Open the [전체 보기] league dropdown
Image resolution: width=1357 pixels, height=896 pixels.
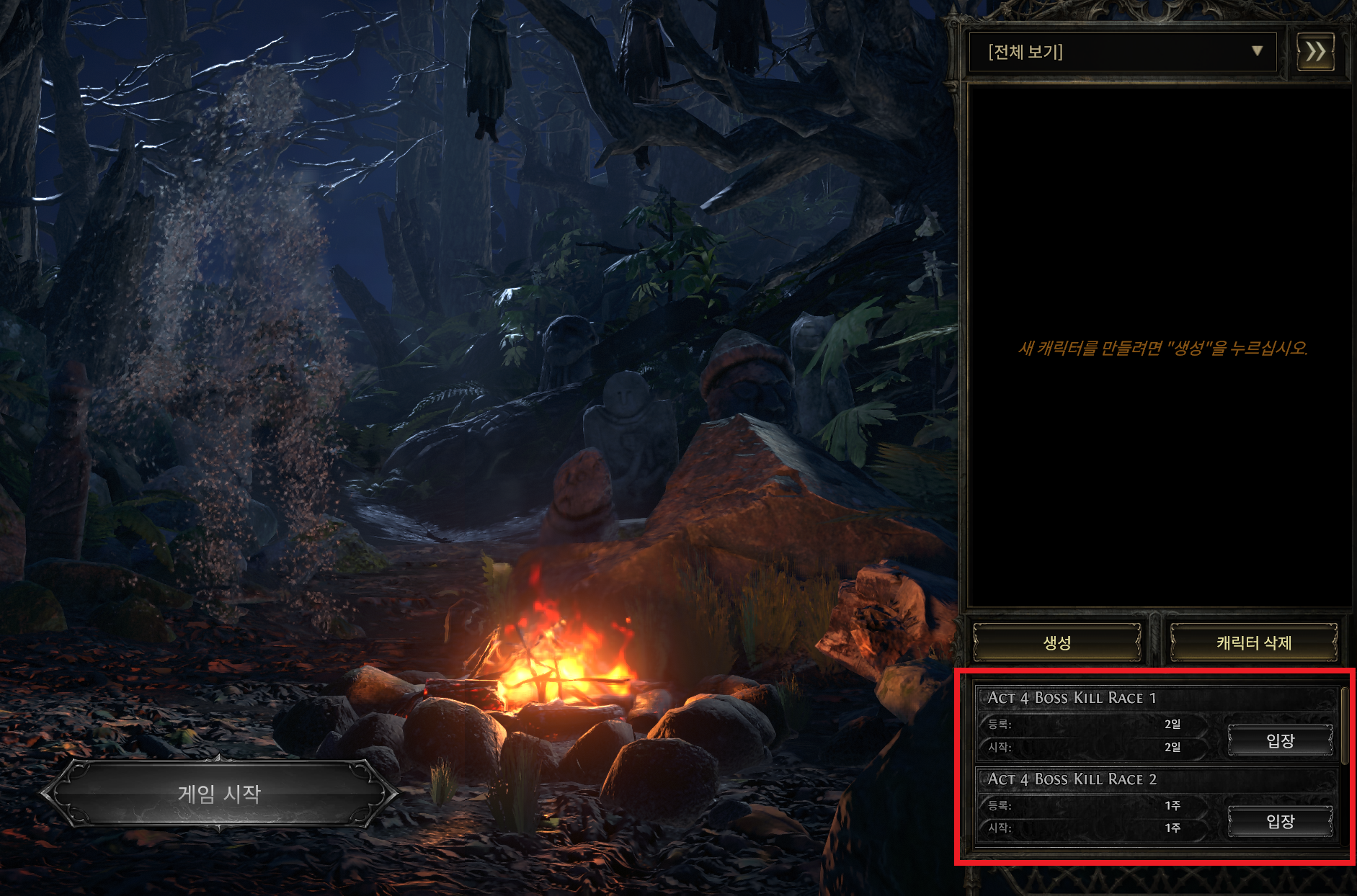(1122, 52)
